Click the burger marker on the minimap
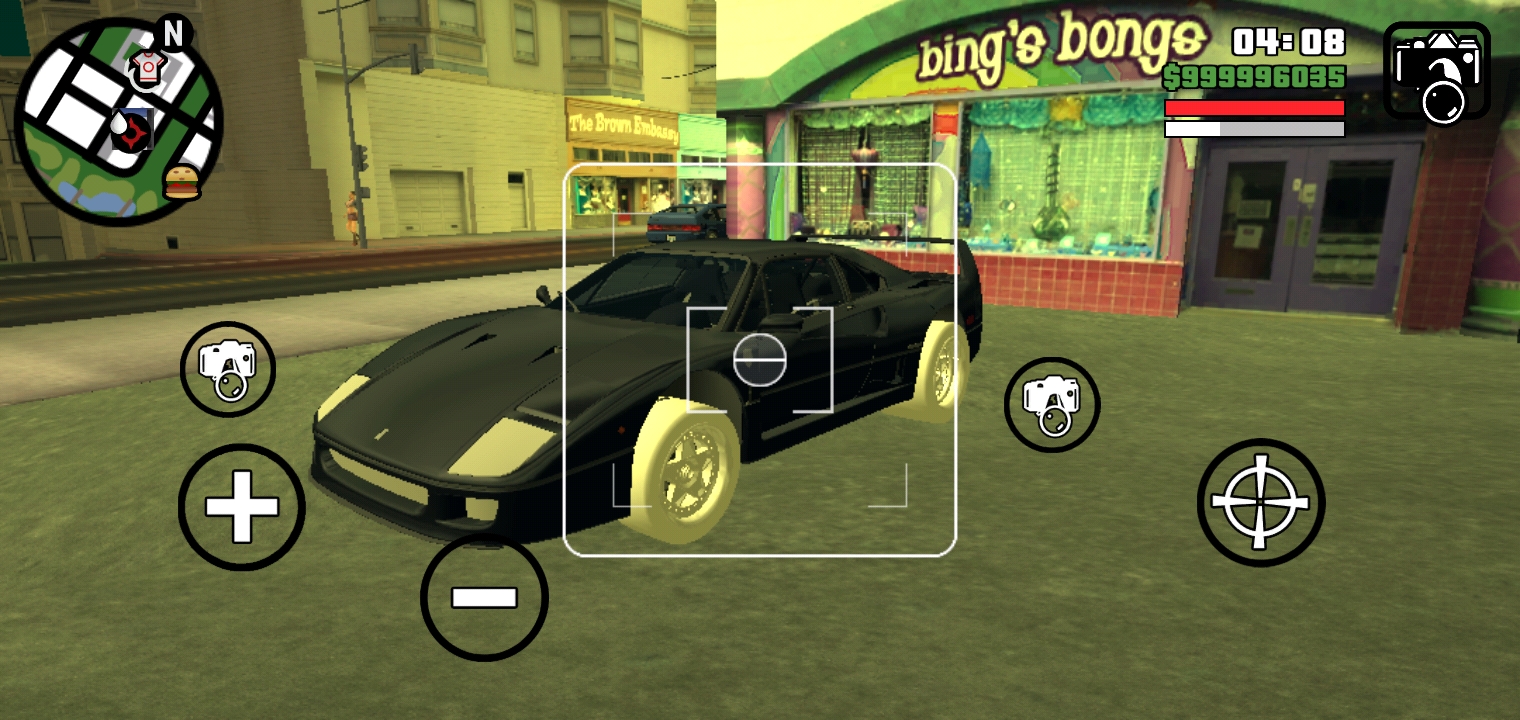The width and height of the screenshot is (1520, 720). 182,182
